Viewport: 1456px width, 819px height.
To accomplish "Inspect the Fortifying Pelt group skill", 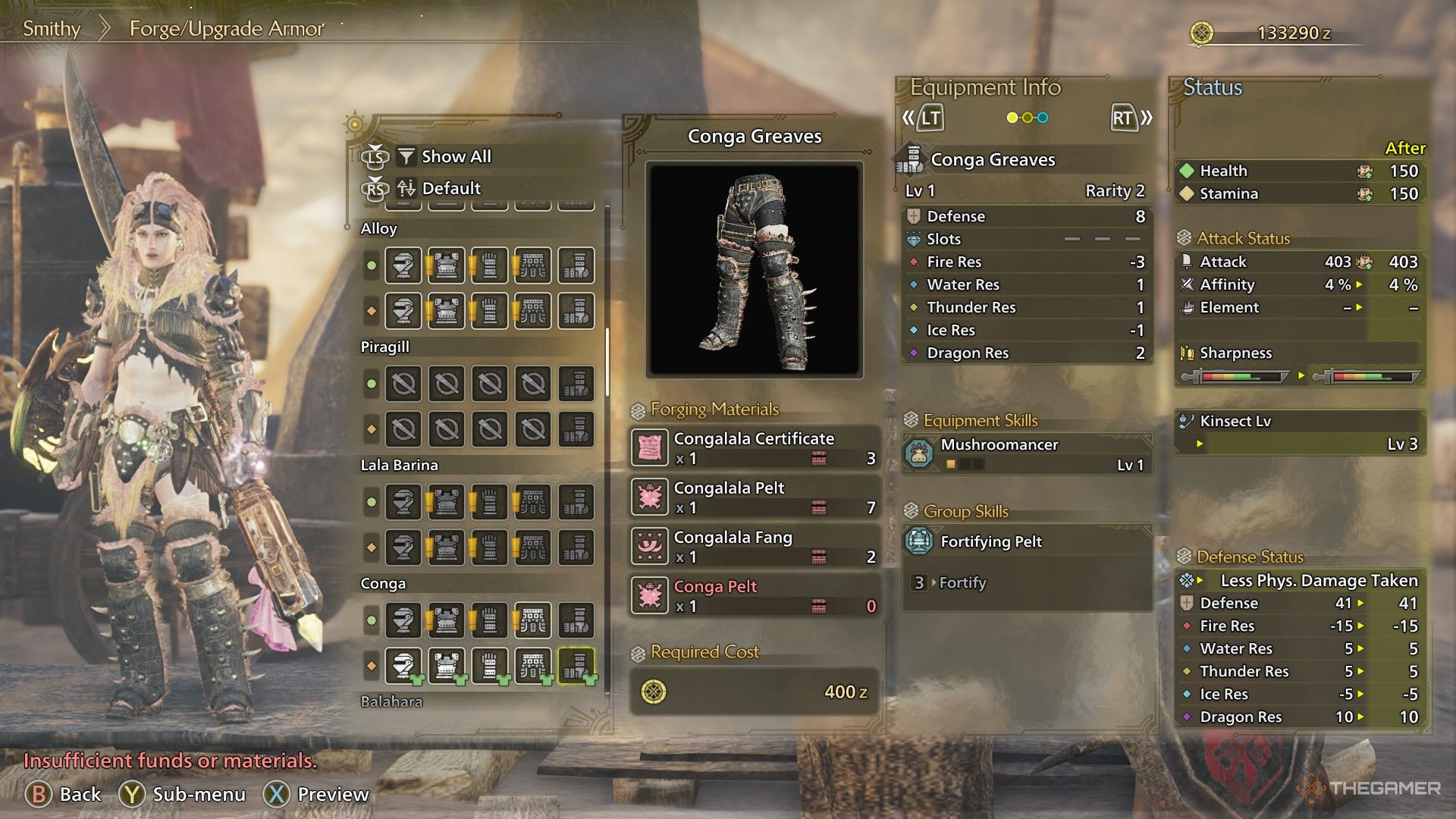I will (x=1027, y=541).
